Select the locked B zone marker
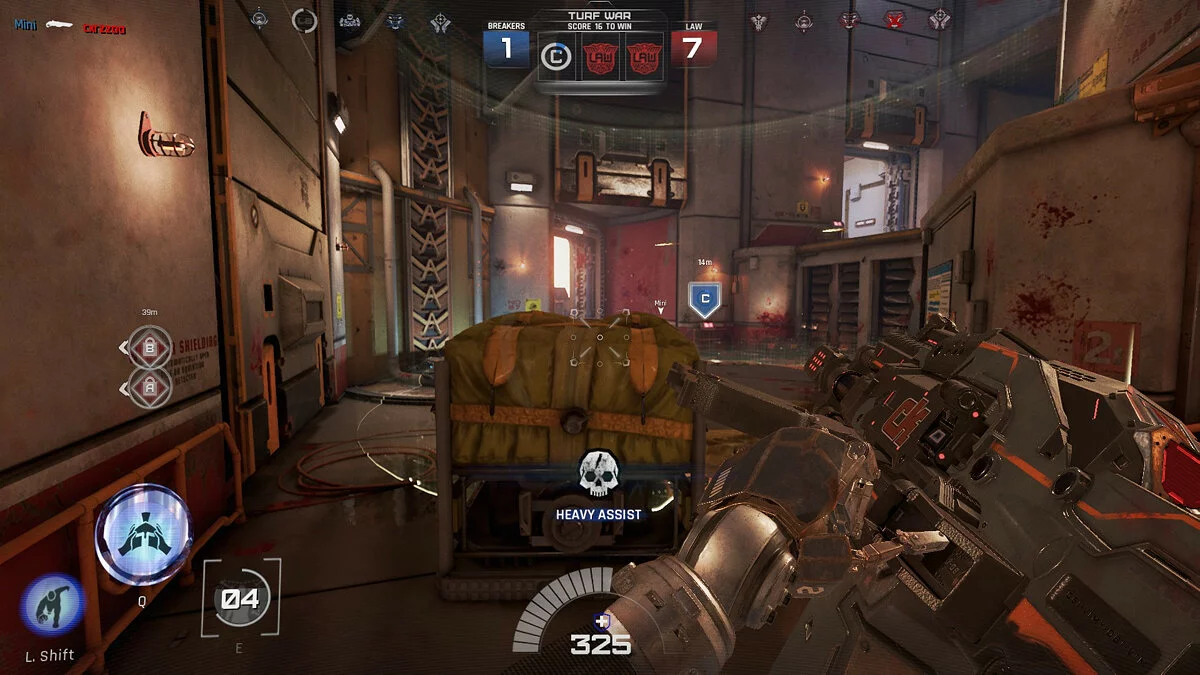Viewport: 1200px width, 675px height. tap(150, 348)
